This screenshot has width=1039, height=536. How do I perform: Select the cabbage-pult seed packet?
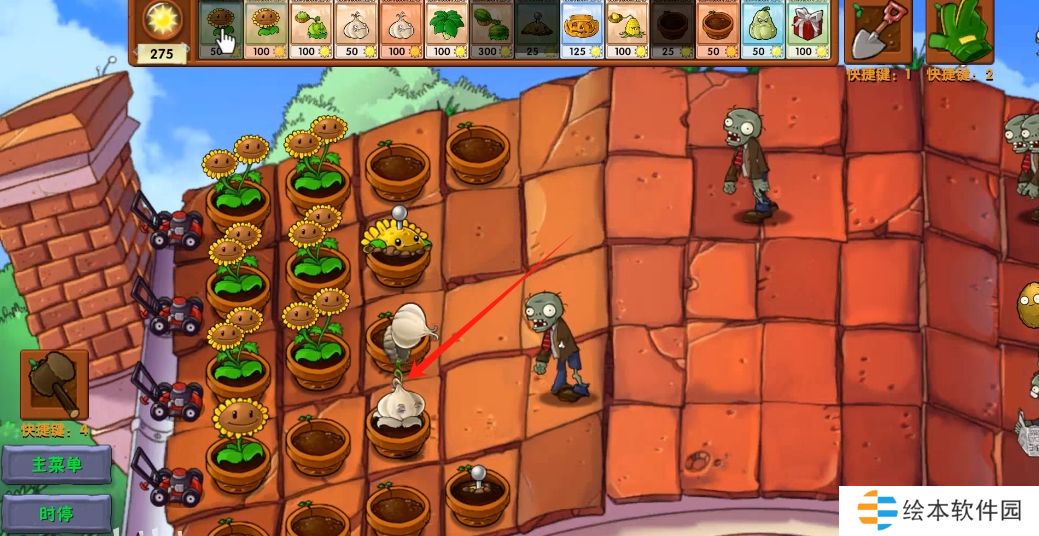pos(310,30)
